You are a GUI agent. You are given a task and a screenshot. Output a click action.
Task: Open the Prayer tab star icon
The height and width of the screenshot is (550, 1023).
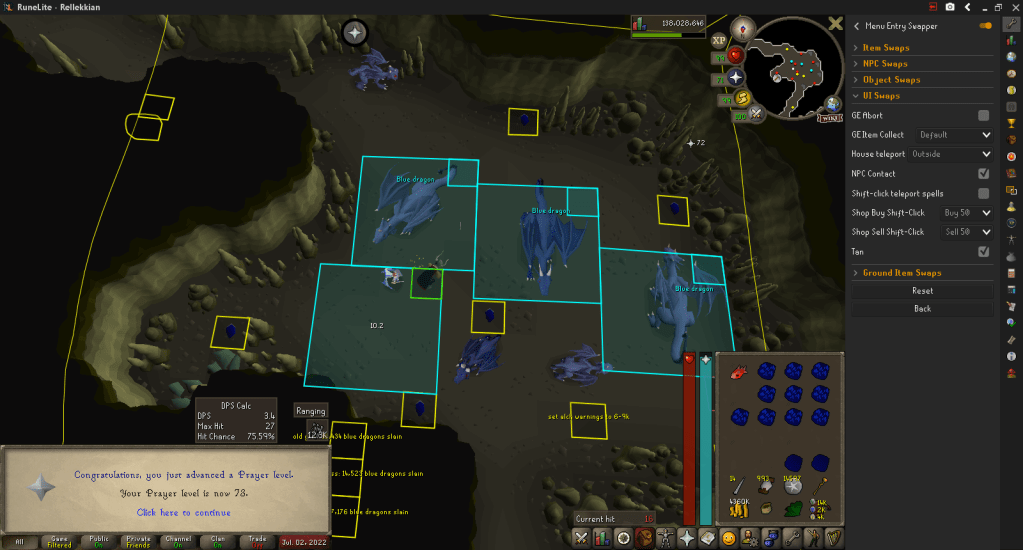pyautogui.click(x=687, y=538)
